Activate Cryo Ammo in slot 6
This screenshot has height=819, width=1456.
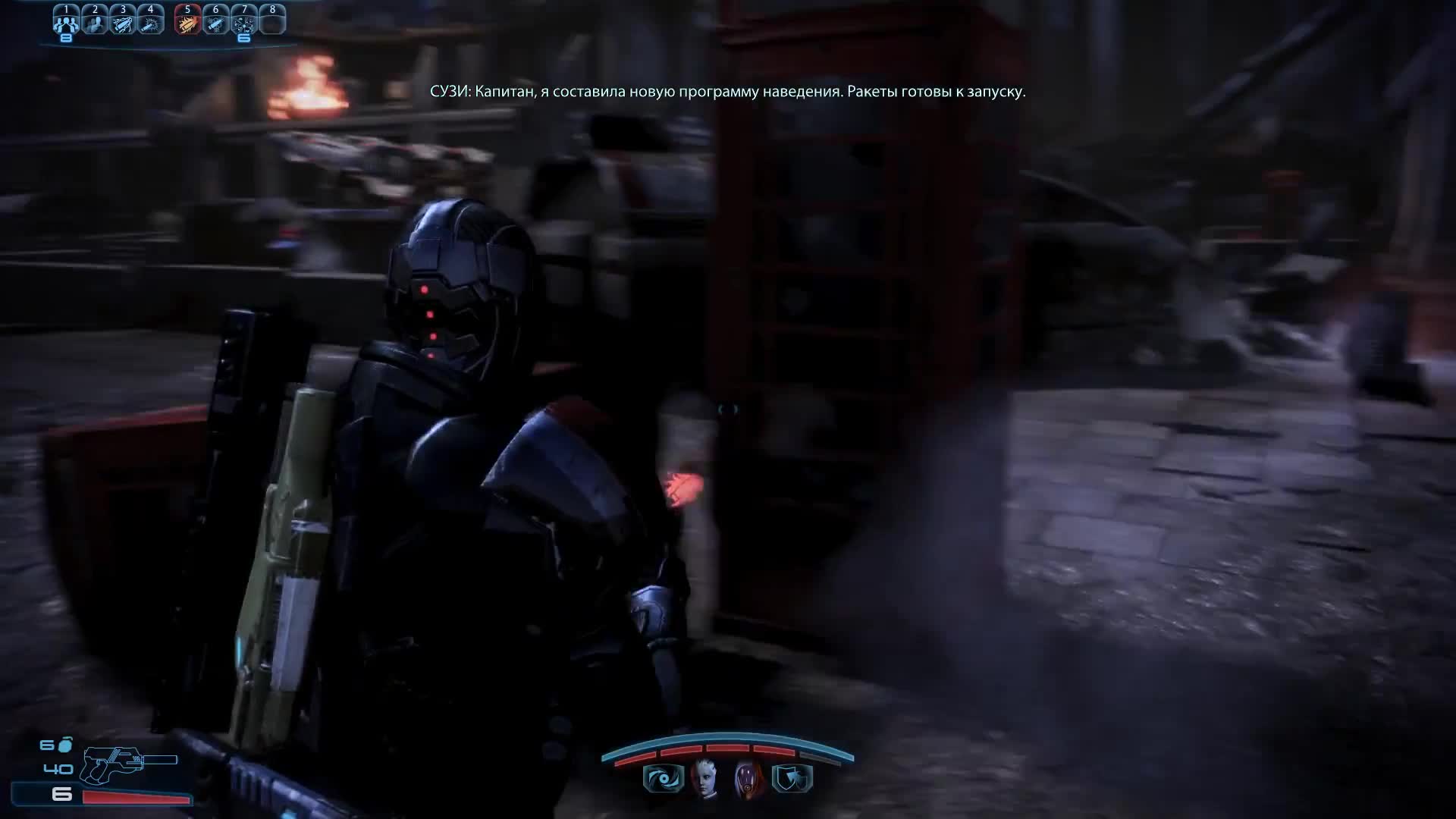[x=215, y=23]
